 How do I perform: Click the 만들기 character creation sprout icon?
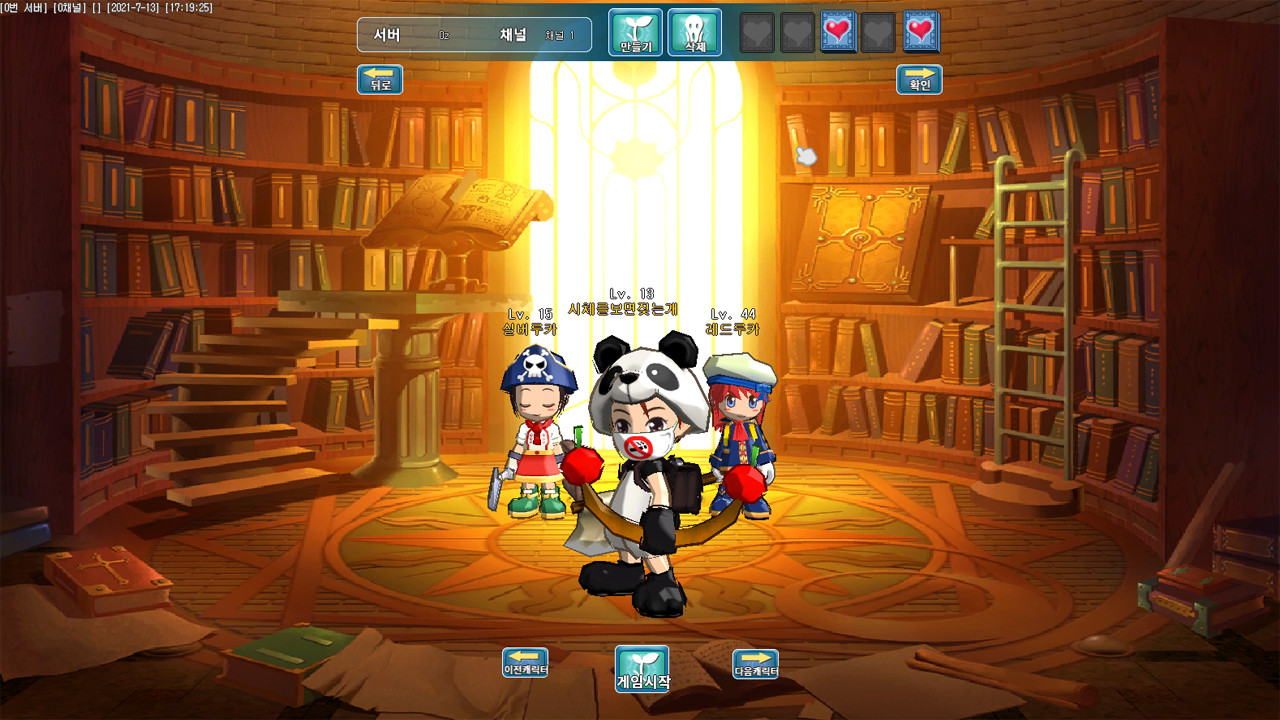click(x=633, y=32)
